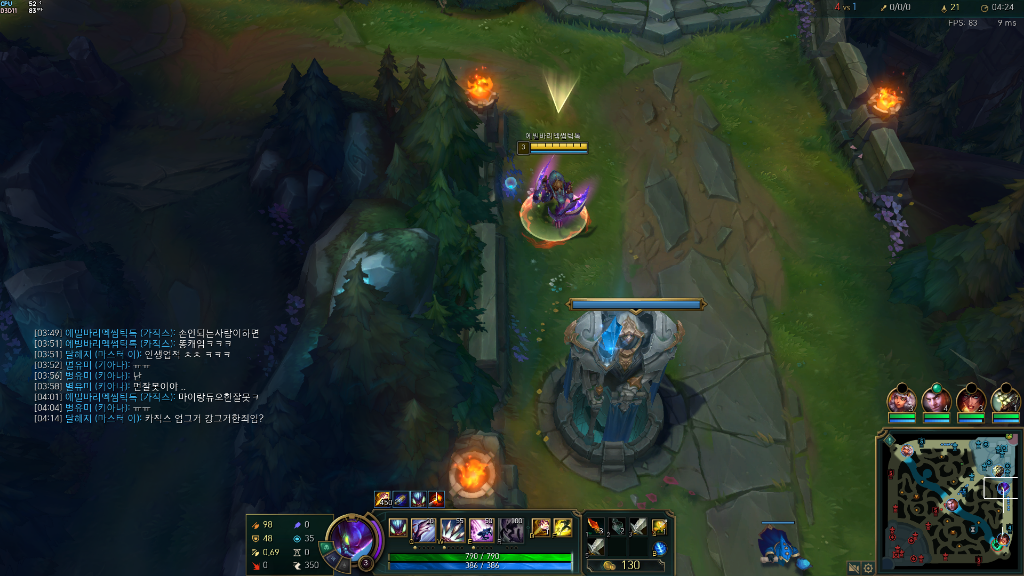
Task: Use the yellow trinket ward slot
Action: click(x=659, y=526)
